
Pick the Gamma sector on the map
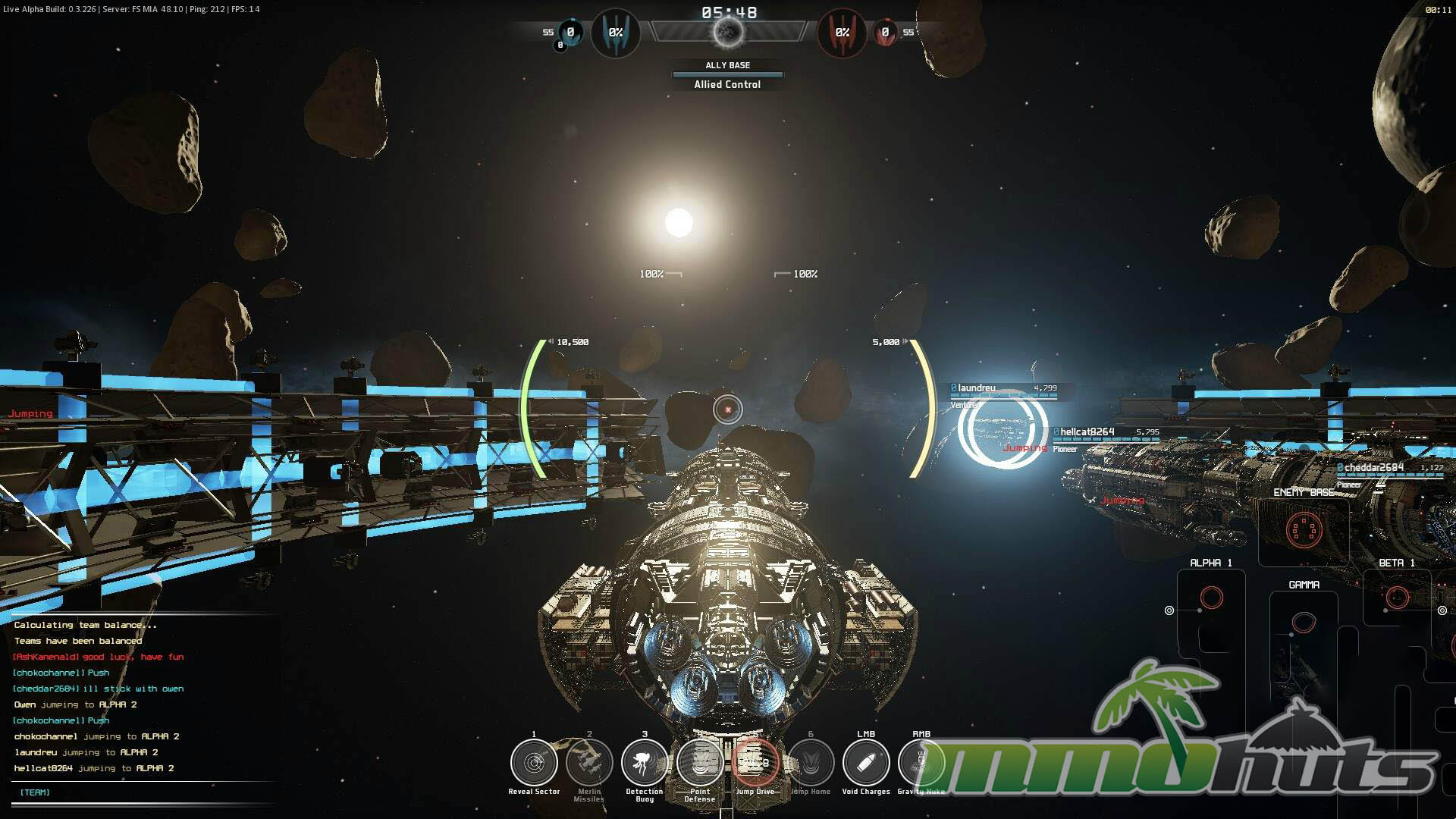1304,623
